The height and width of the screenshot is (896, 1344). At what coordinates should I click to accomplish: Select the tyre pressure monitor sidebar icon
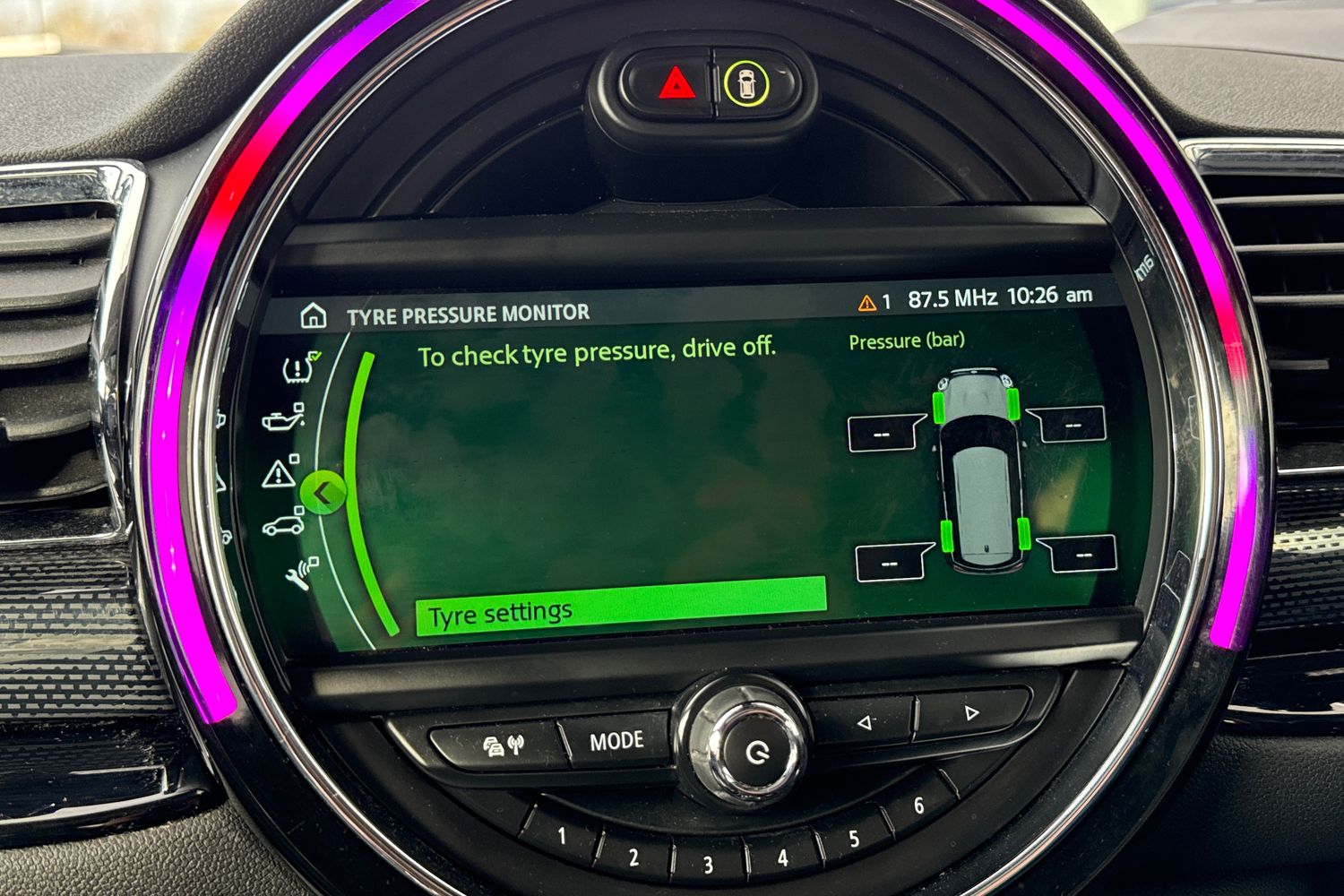pyautogui.click(x=299, y=367)
